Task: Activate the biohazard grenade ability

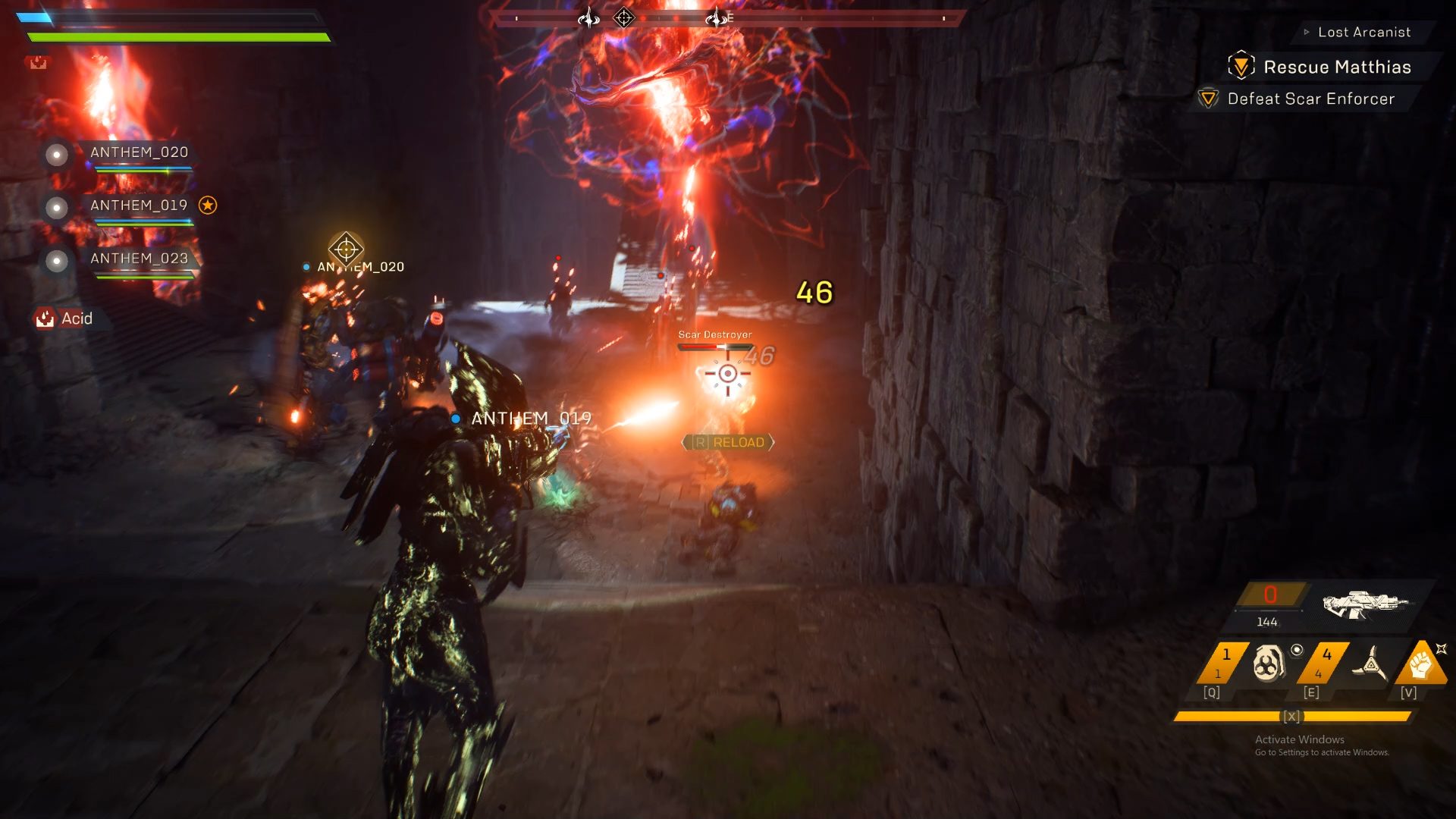Action: click(x=1269, y=664)
